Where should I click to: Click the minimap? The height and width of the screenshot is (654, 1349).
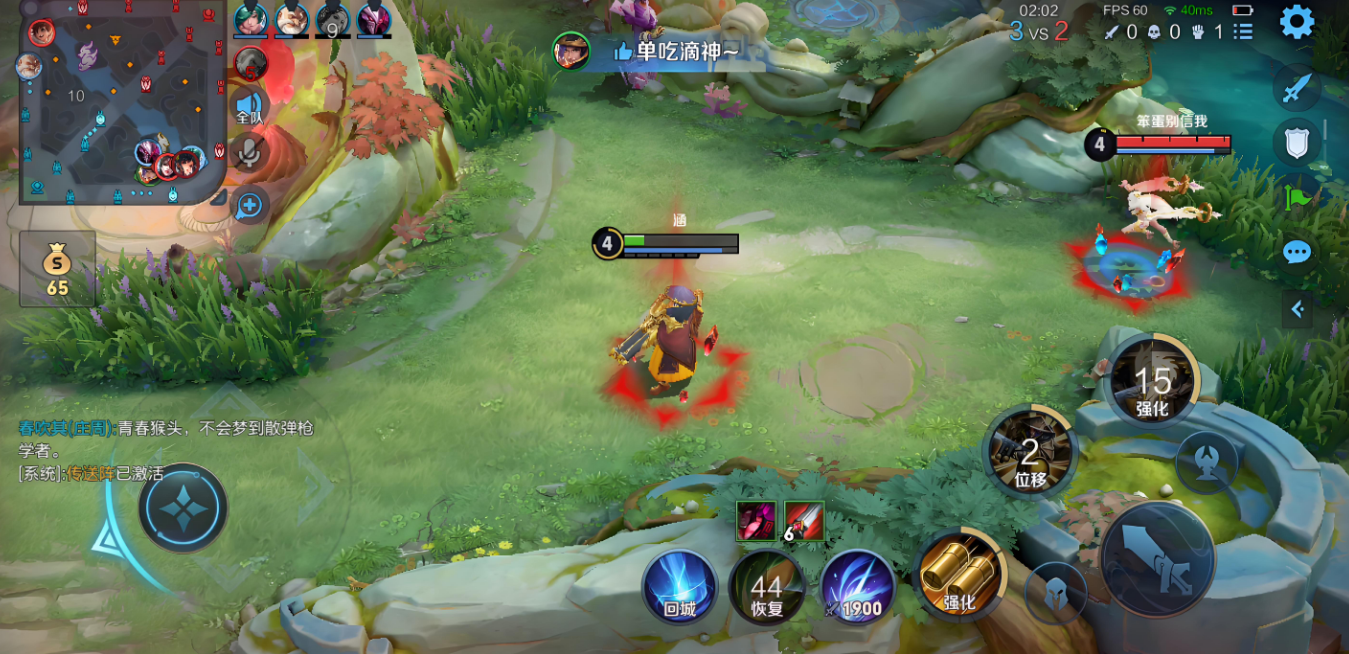click(122, 102)
